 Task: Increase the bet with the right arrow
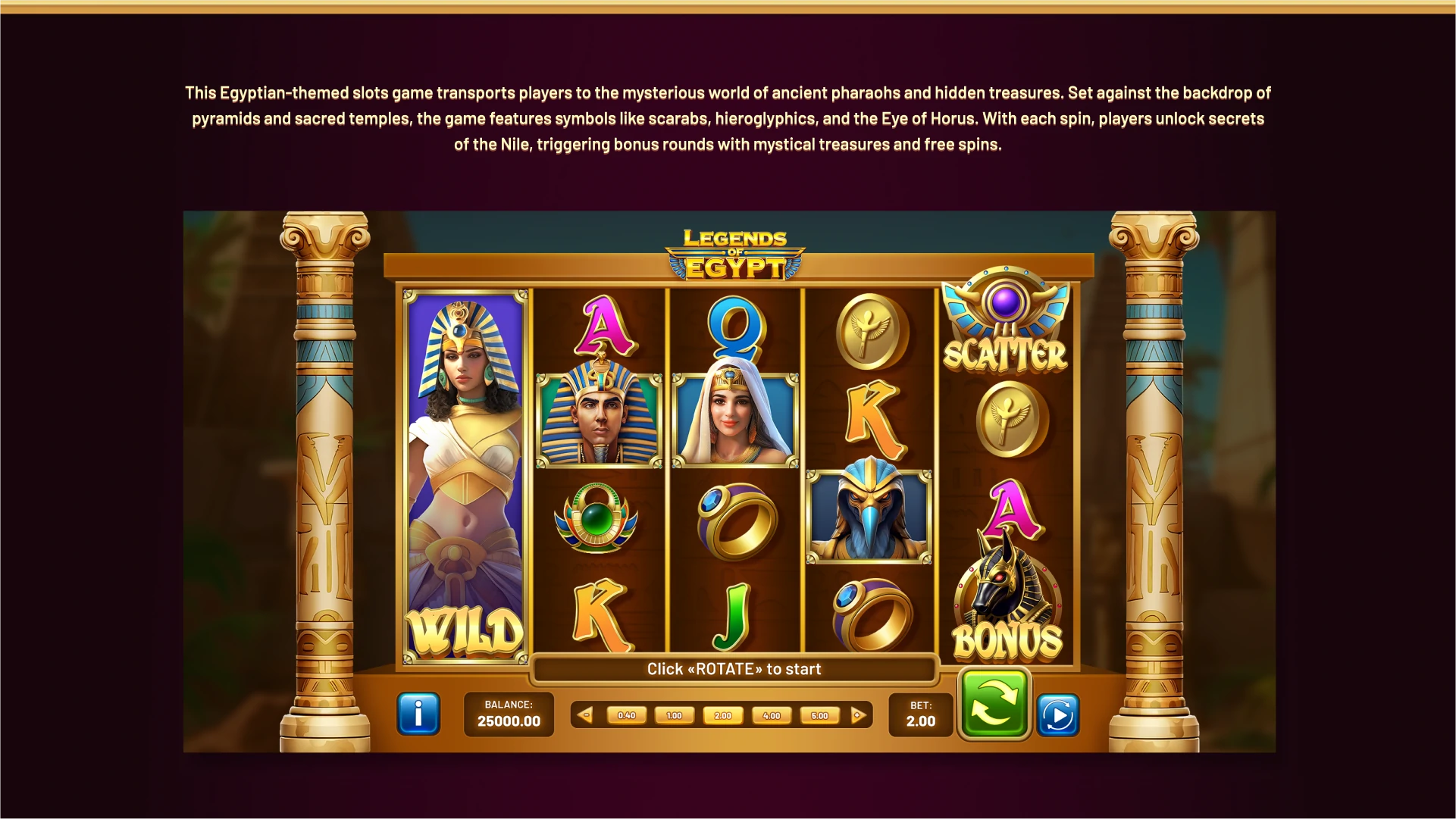pos(857,714)
